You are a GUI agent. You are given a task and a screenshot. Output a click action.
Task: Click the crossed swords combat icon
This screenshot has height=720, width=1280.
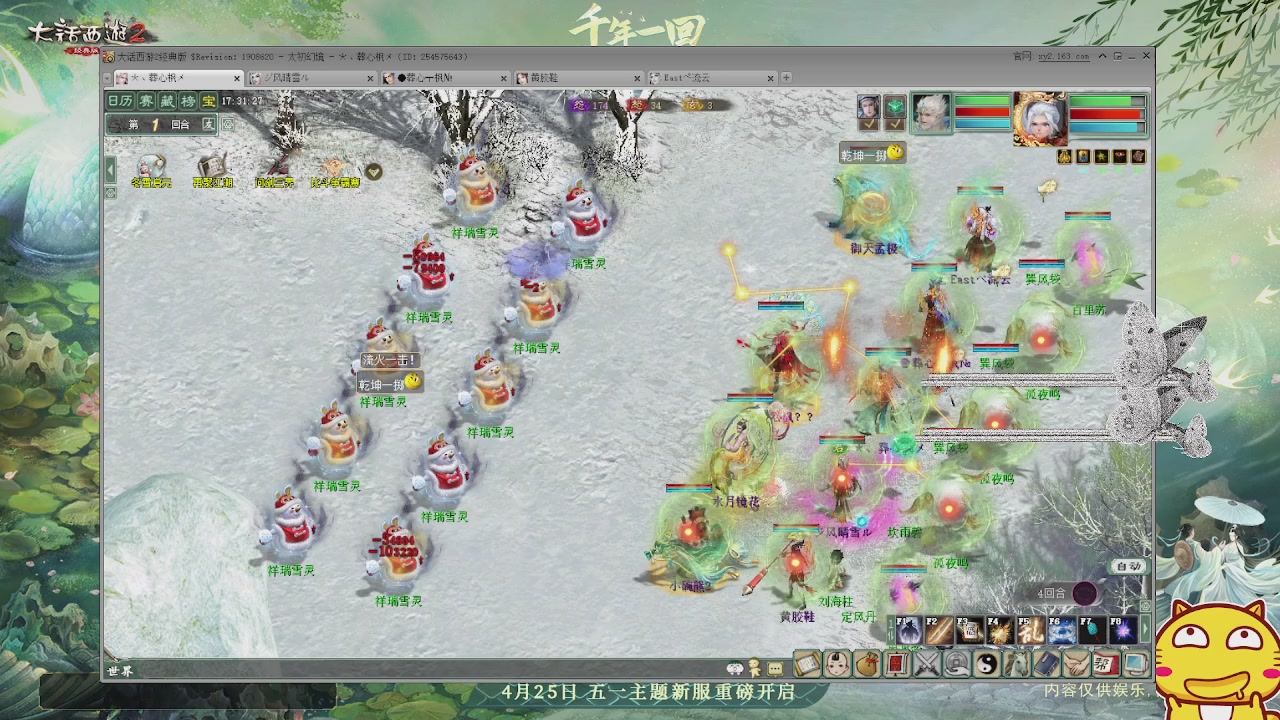925,665
